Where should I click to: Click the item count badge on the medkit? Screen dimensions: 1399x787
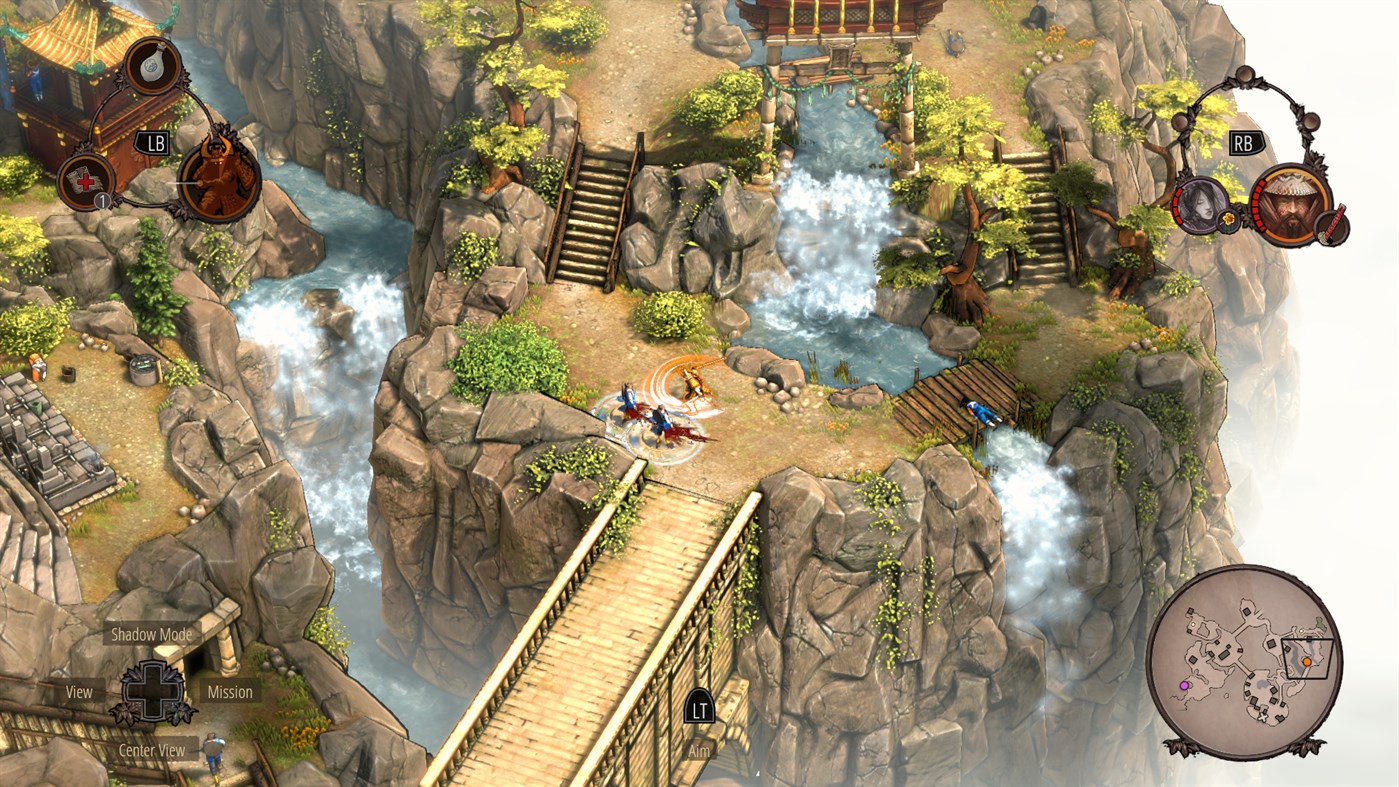(101, 201)
